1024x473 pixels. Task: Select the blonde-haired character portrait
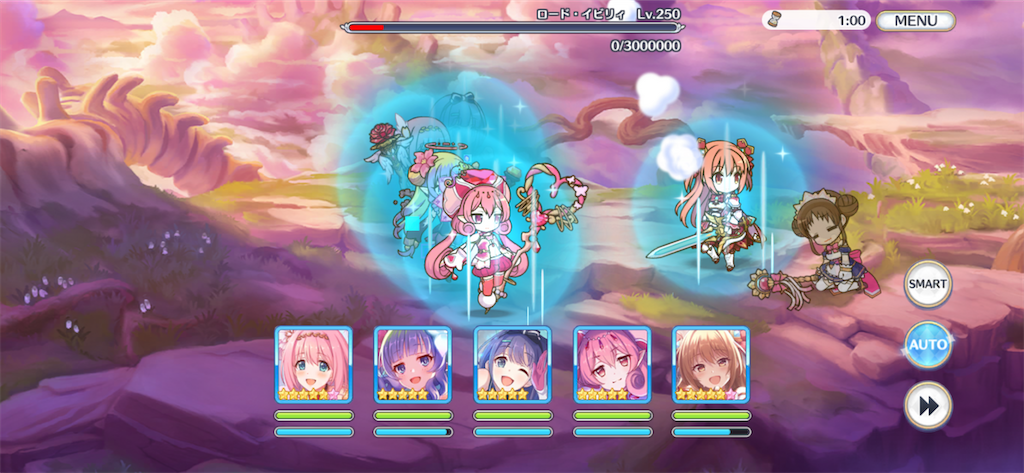pos(711,365)
